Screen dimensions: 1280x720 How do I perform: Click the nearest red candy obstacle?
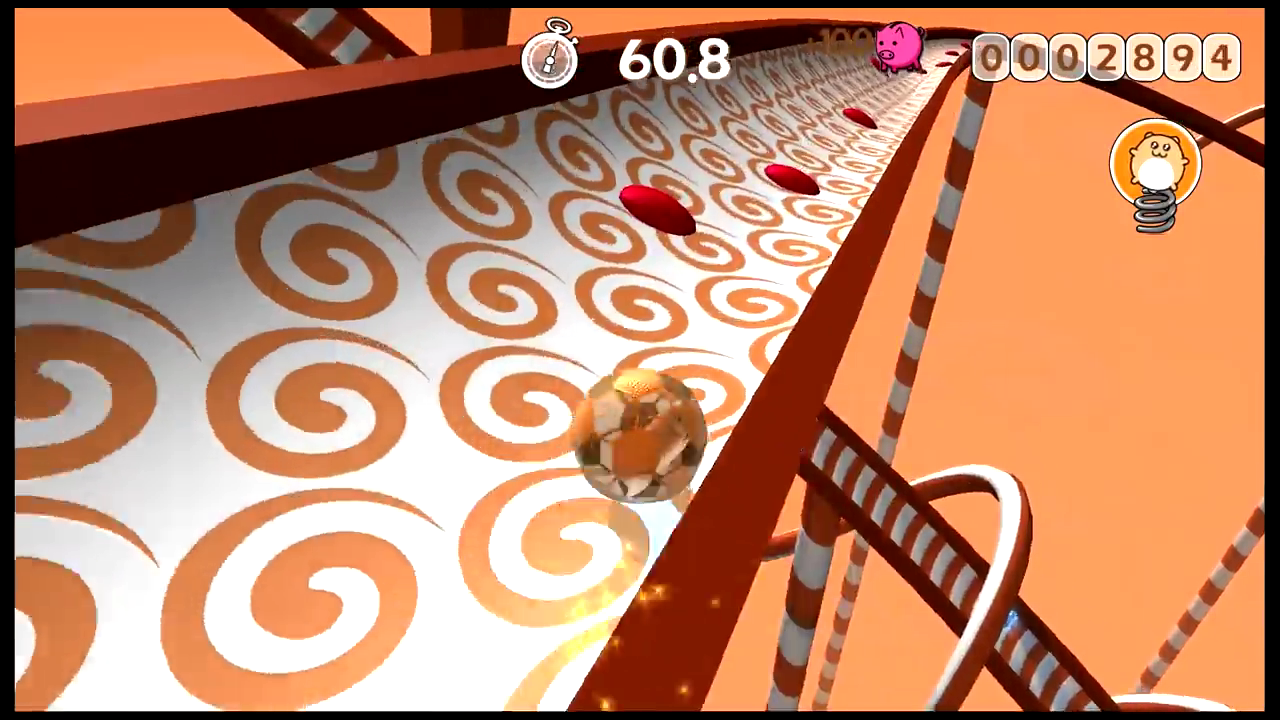point(655,210)
